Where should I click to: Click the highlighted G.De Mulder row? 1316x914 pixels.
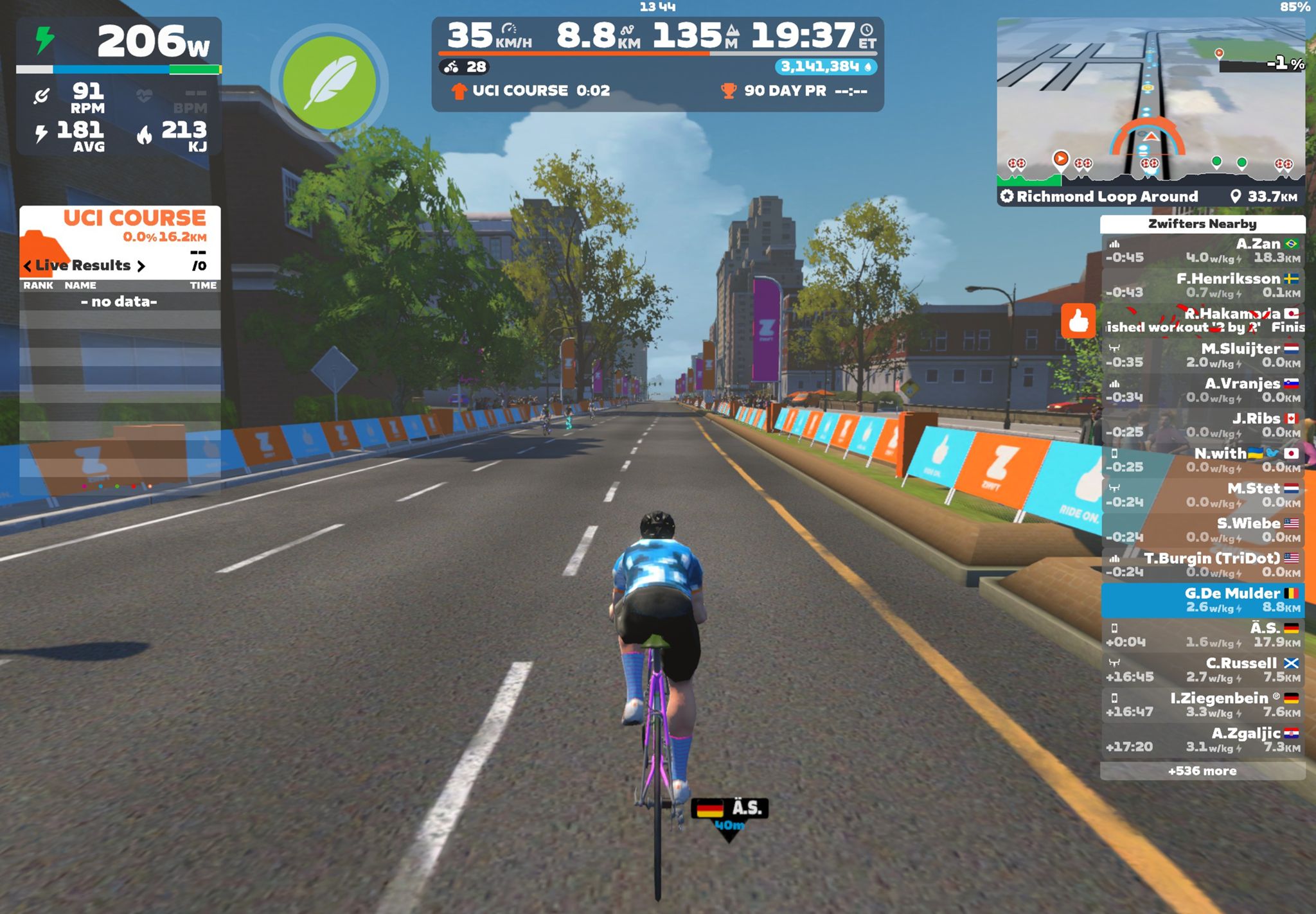(x=1202, y=600)
